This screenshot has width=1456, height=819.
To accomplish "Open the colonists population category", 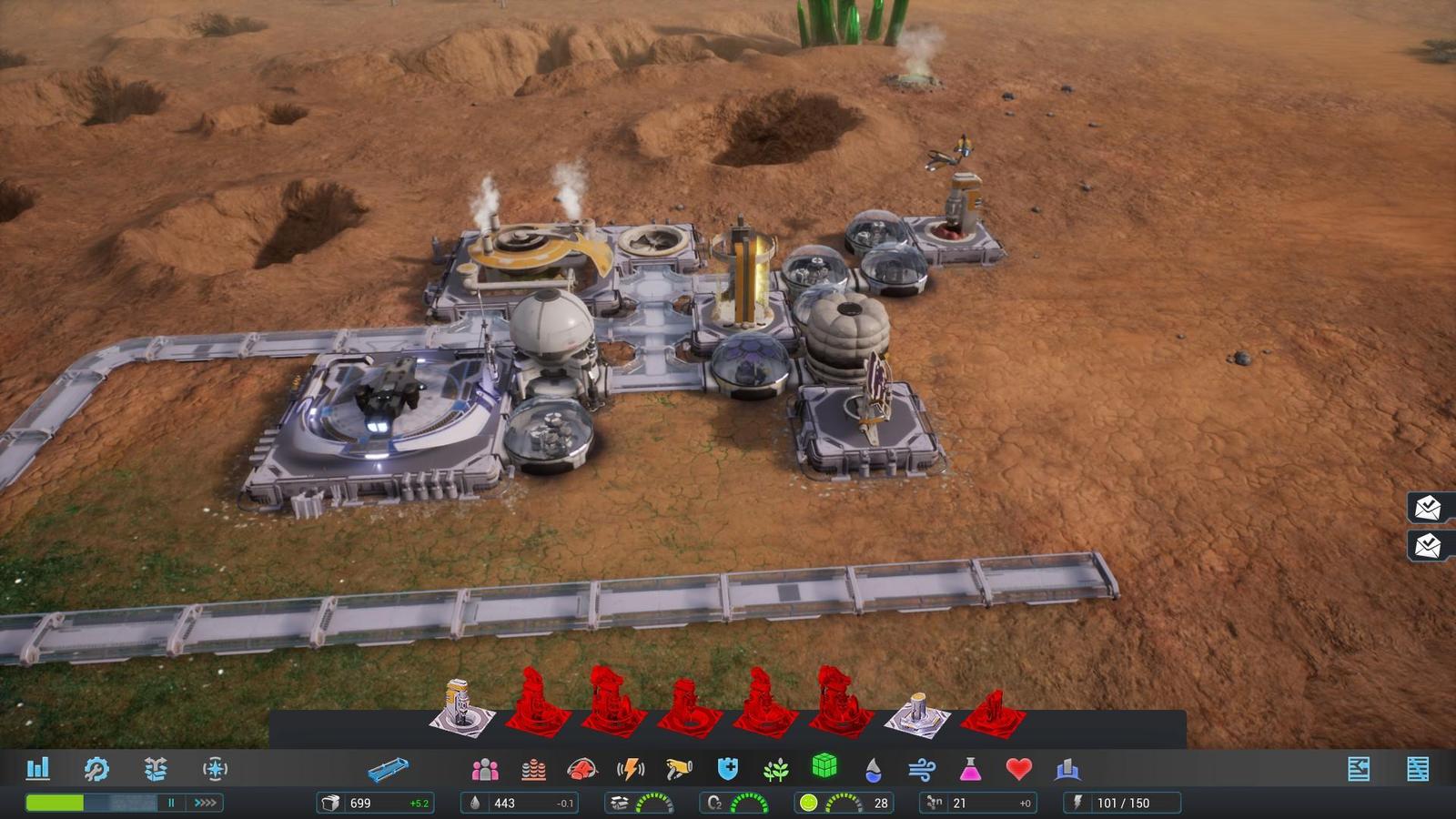I will point(485,770).
